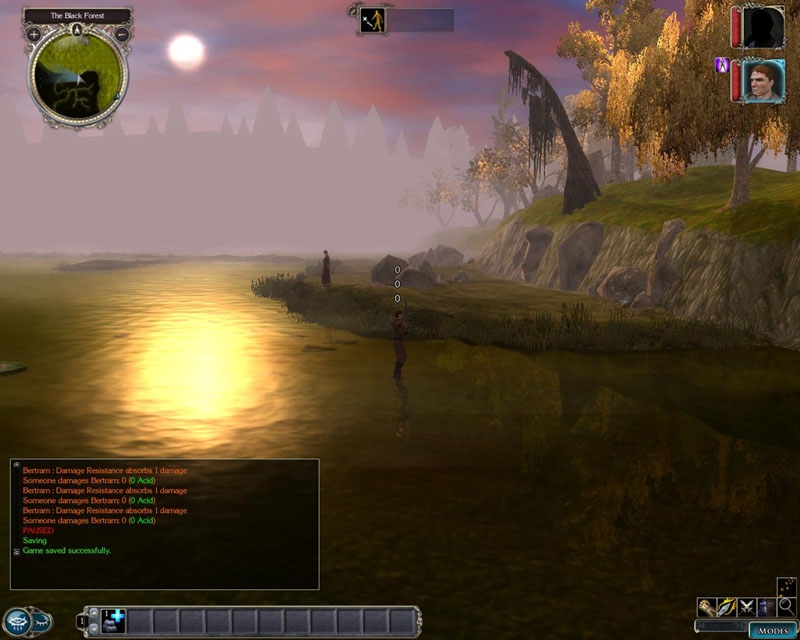800x640 pixels.
Task: Zoom in the minimap with the plus button
Action: 33,34
